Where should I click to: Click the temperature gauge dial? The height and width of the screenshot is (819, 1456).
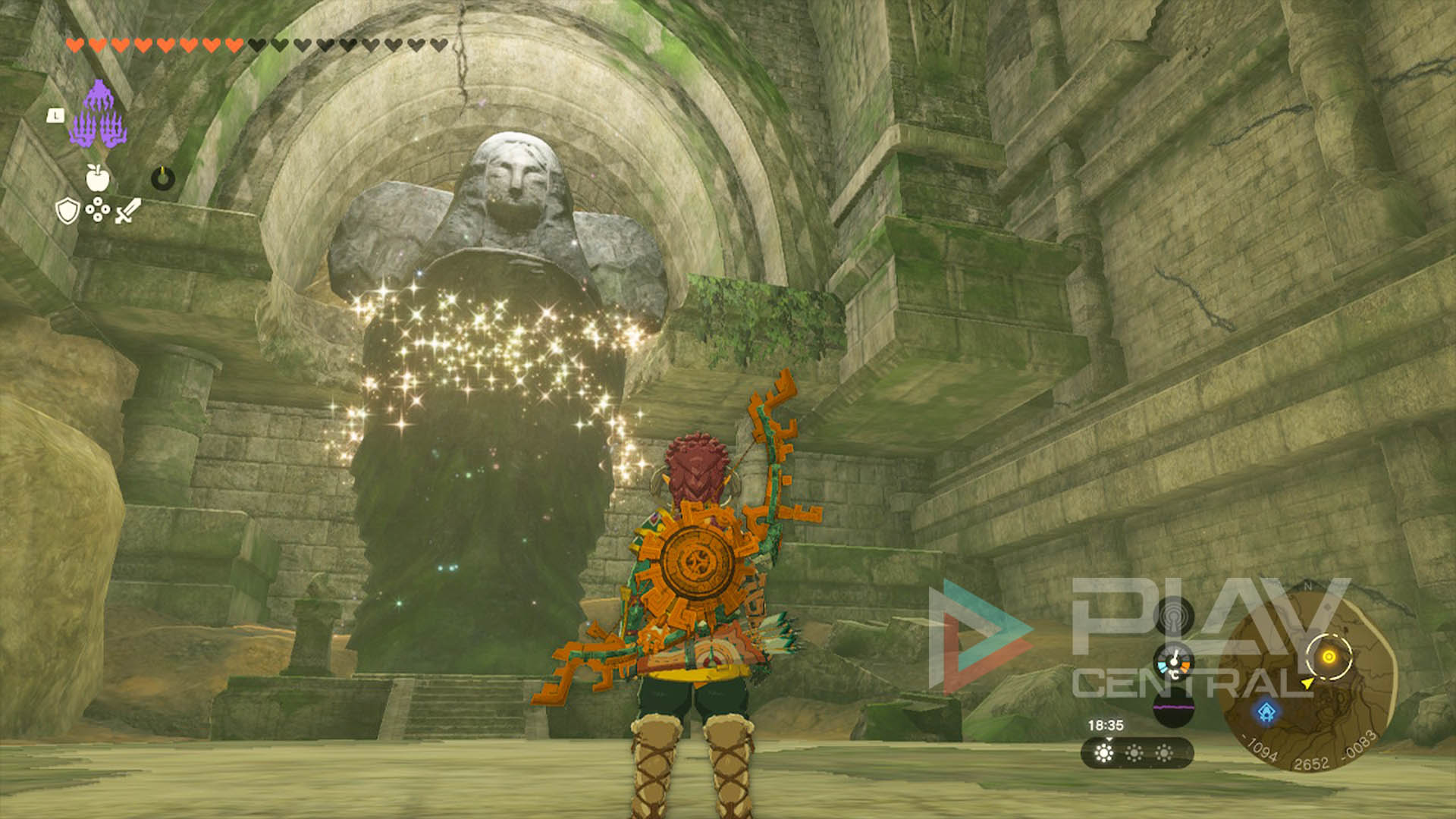[1173, 664]
